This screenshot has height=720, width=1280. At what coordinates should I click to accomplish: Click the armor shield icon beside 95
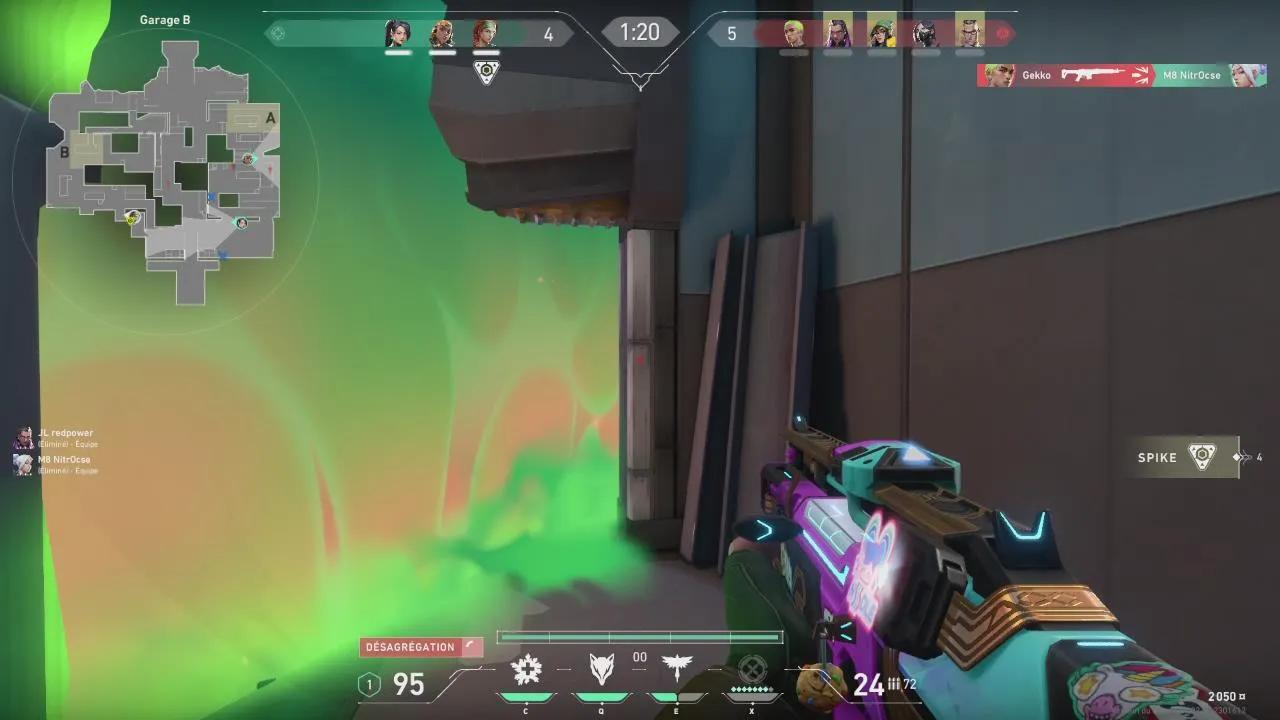(x=369, y=686)
